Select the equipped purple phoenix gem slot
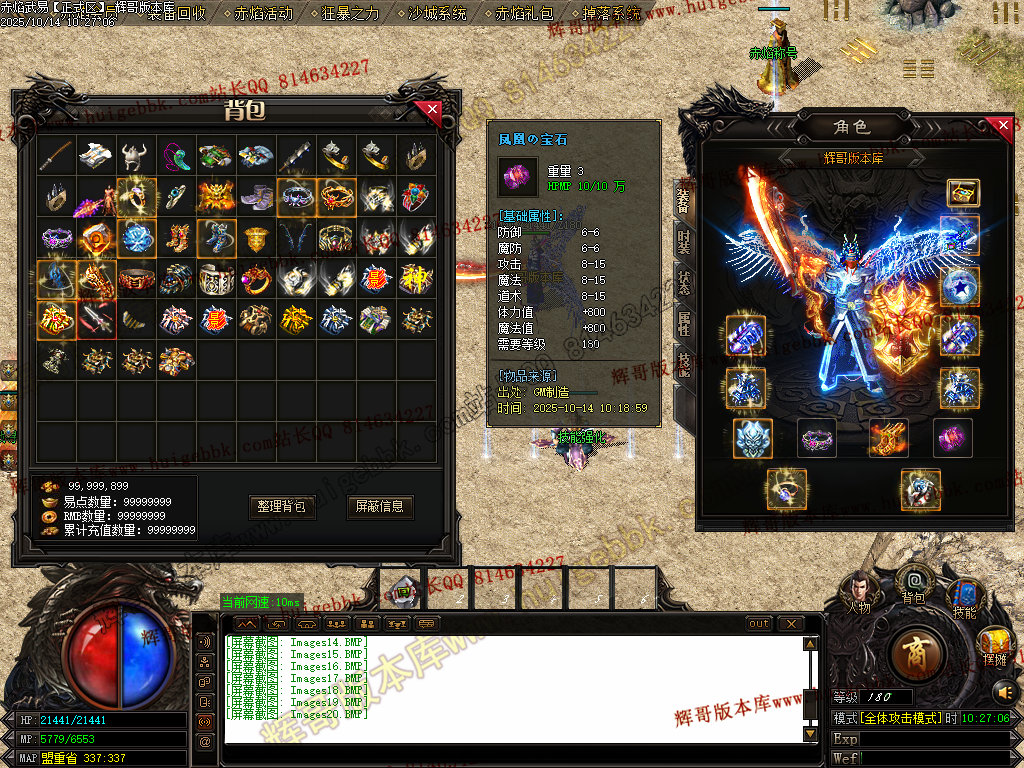The image size is (1024, 768). pos(953,438)
